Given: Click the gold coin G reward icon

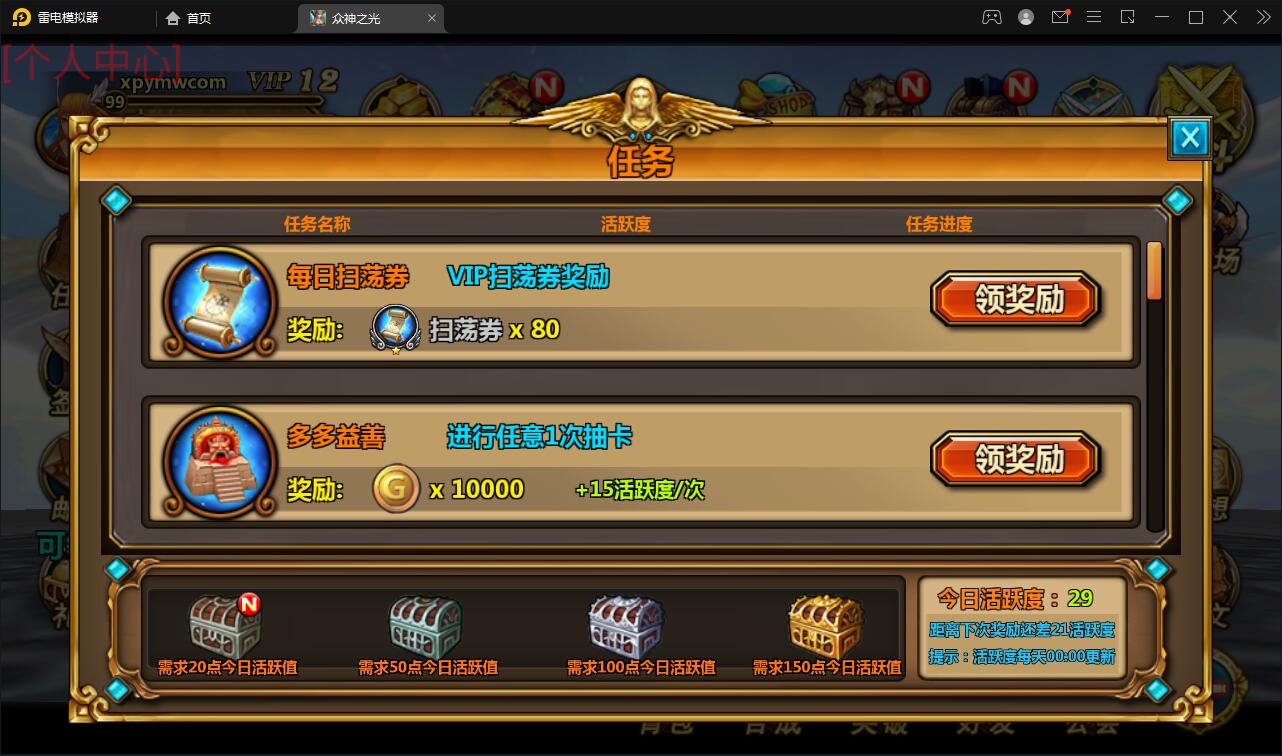Looking at the screenshot, I should pos(396,488).
